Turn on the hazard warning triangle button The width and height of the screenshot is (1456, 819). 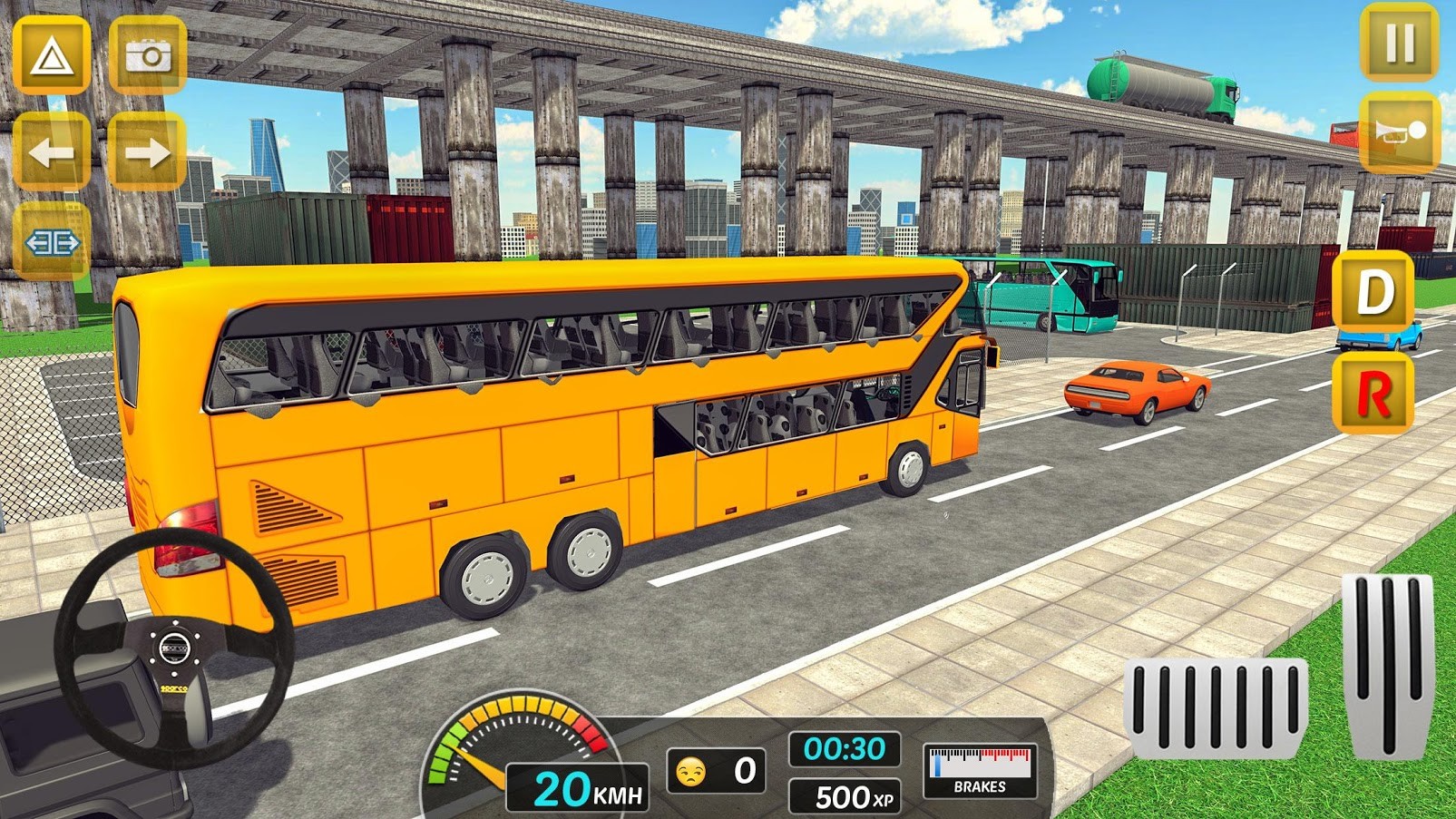(52, 56)
